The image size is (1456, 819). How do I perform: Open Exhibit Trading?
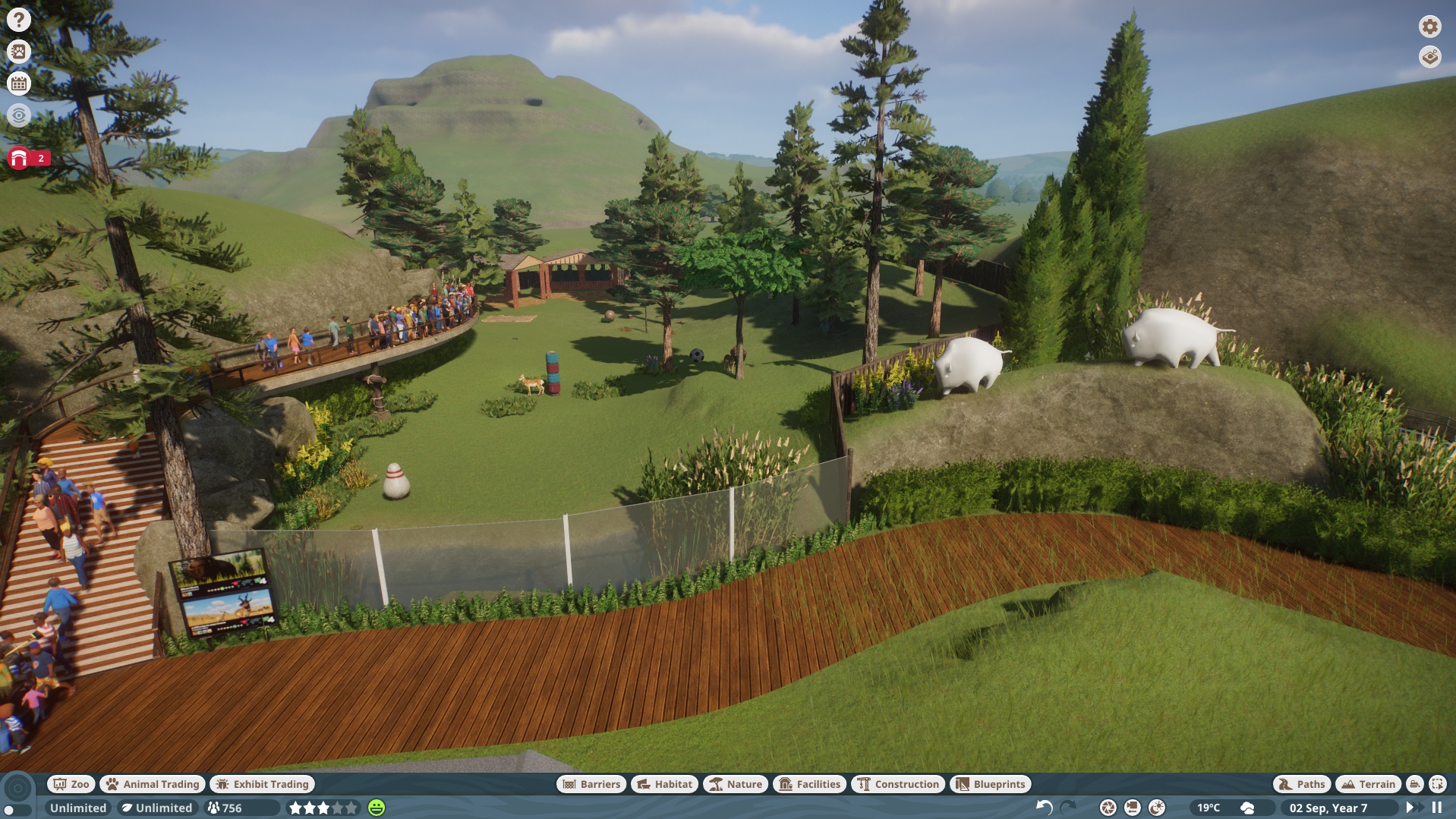tap(262, 784)
